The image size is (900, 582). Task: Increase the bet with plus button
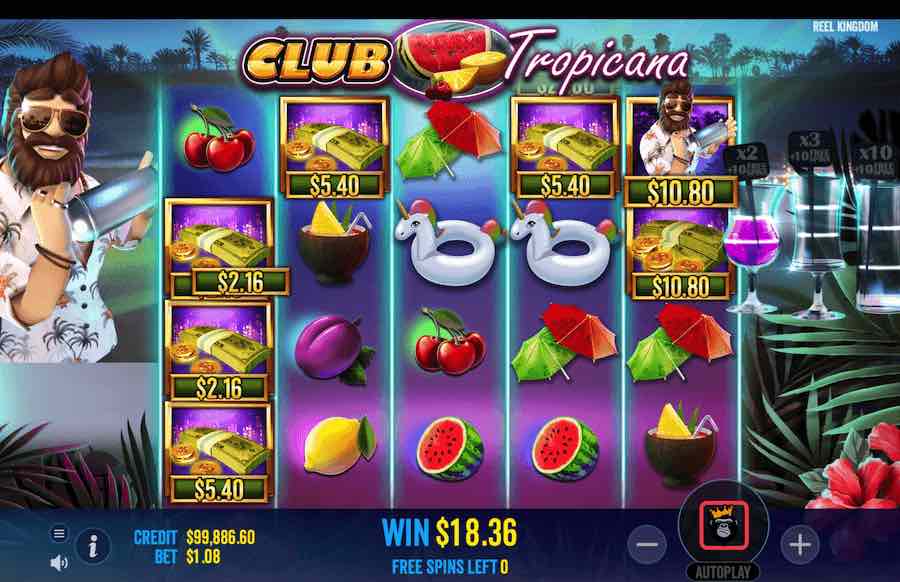coord(799,544)
